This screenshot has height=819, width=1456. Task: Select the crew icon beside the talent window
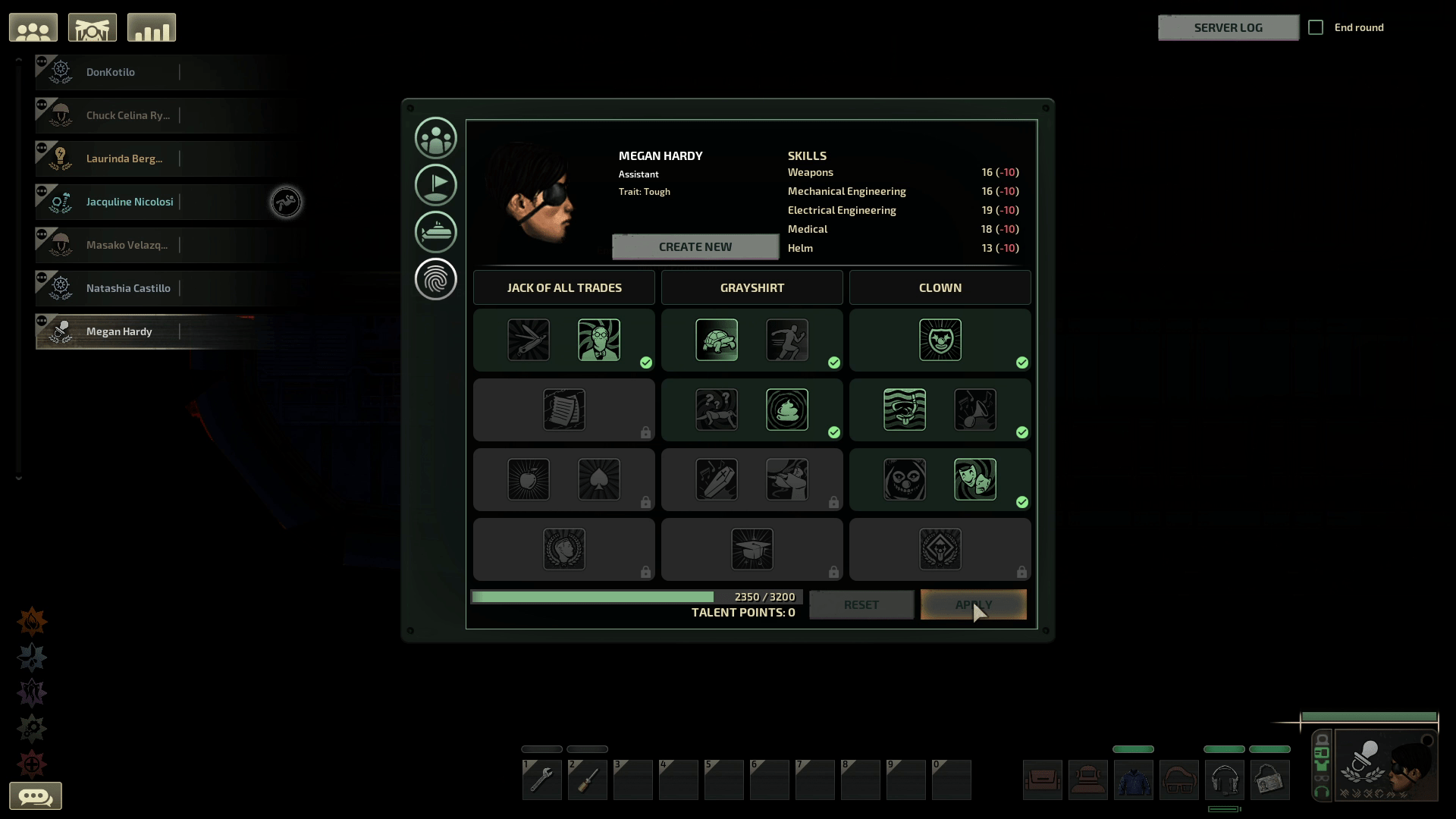click(436, 137)
